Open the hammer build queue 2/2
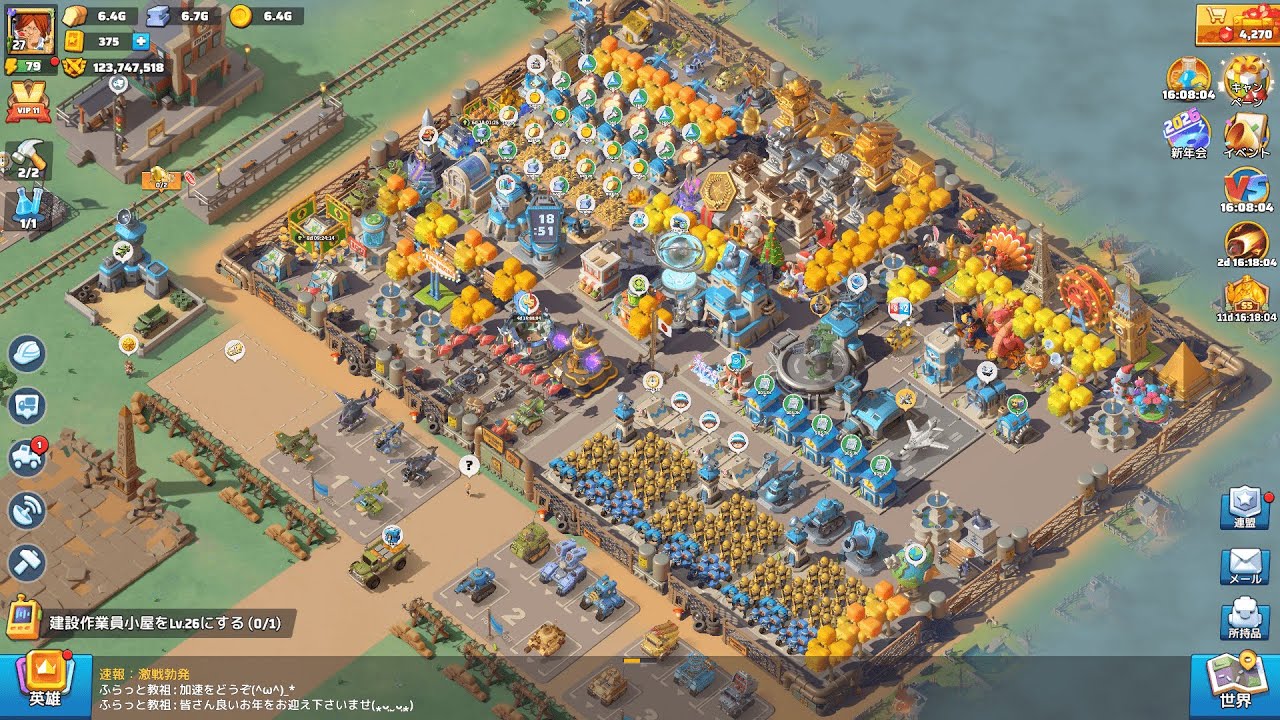The image size is (1280, 720). [x=28, y=157]
